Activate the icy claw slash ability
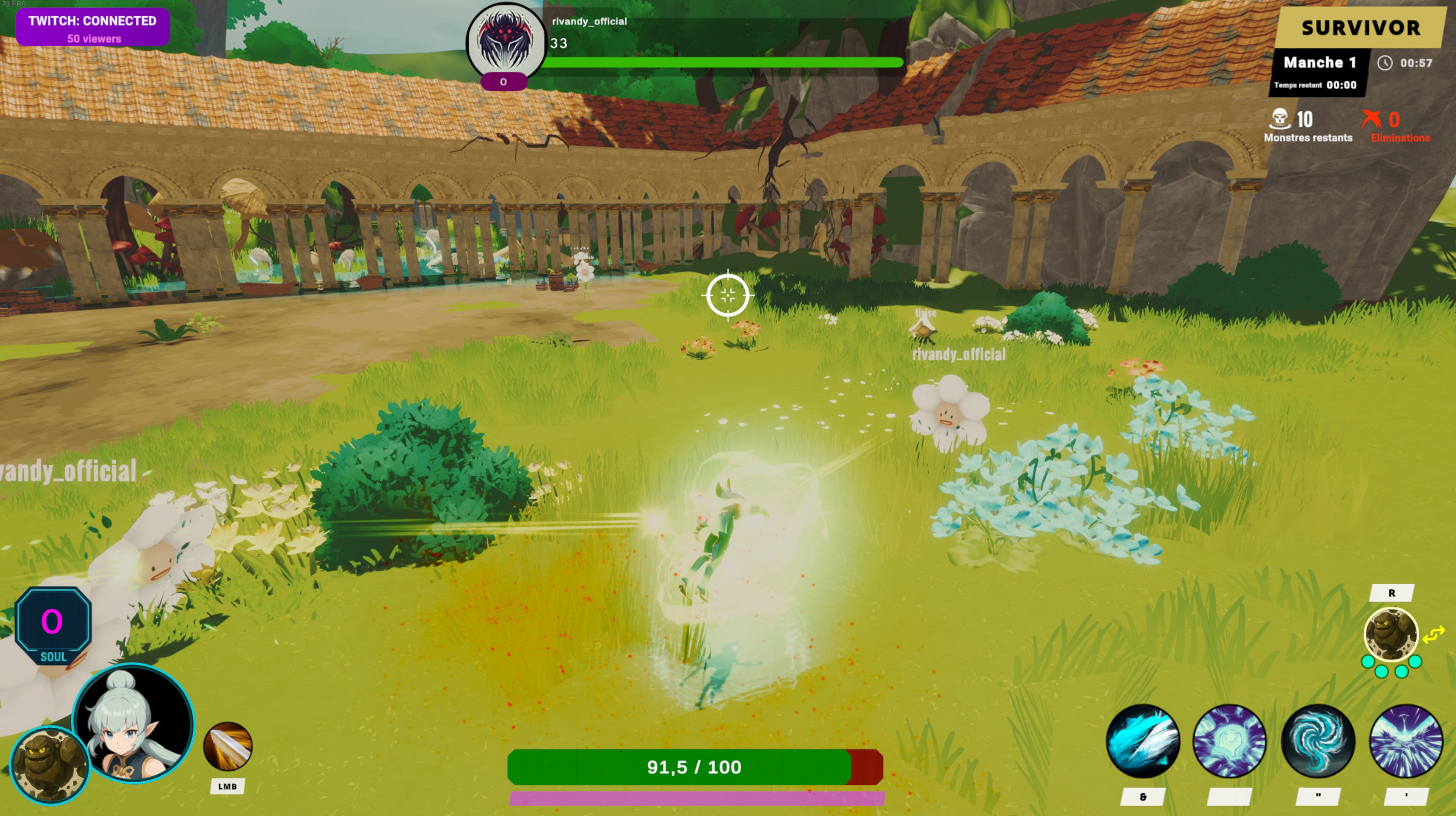Image resolution: width=1456 pixels, height=816 pixels. 1142,741
